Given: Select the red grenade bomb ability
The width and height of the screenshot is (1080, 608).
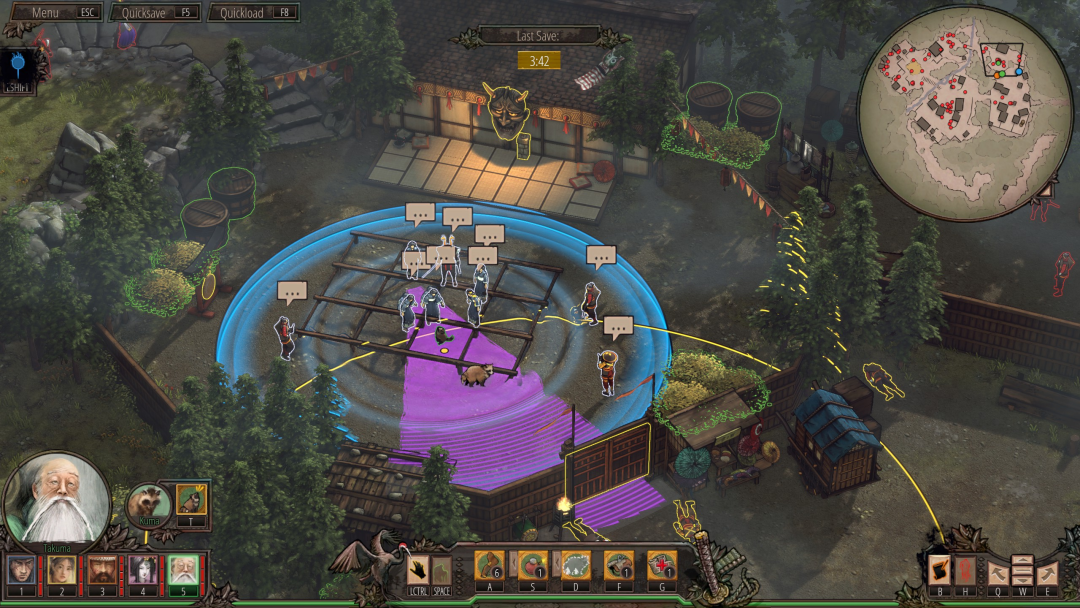Looking at the screenshot, I should (x=532, y=566).
